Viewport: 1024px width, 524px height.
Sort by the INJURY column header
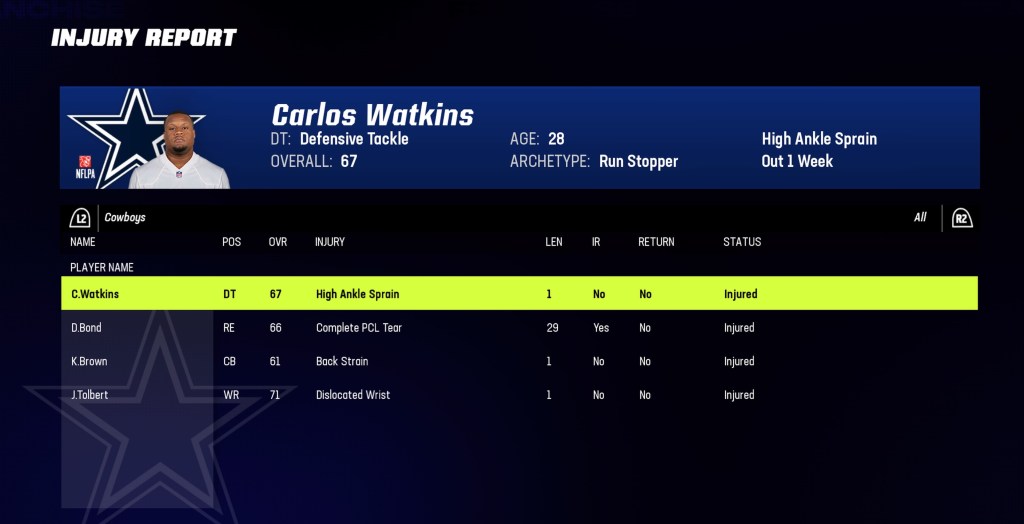click(330, 242)
